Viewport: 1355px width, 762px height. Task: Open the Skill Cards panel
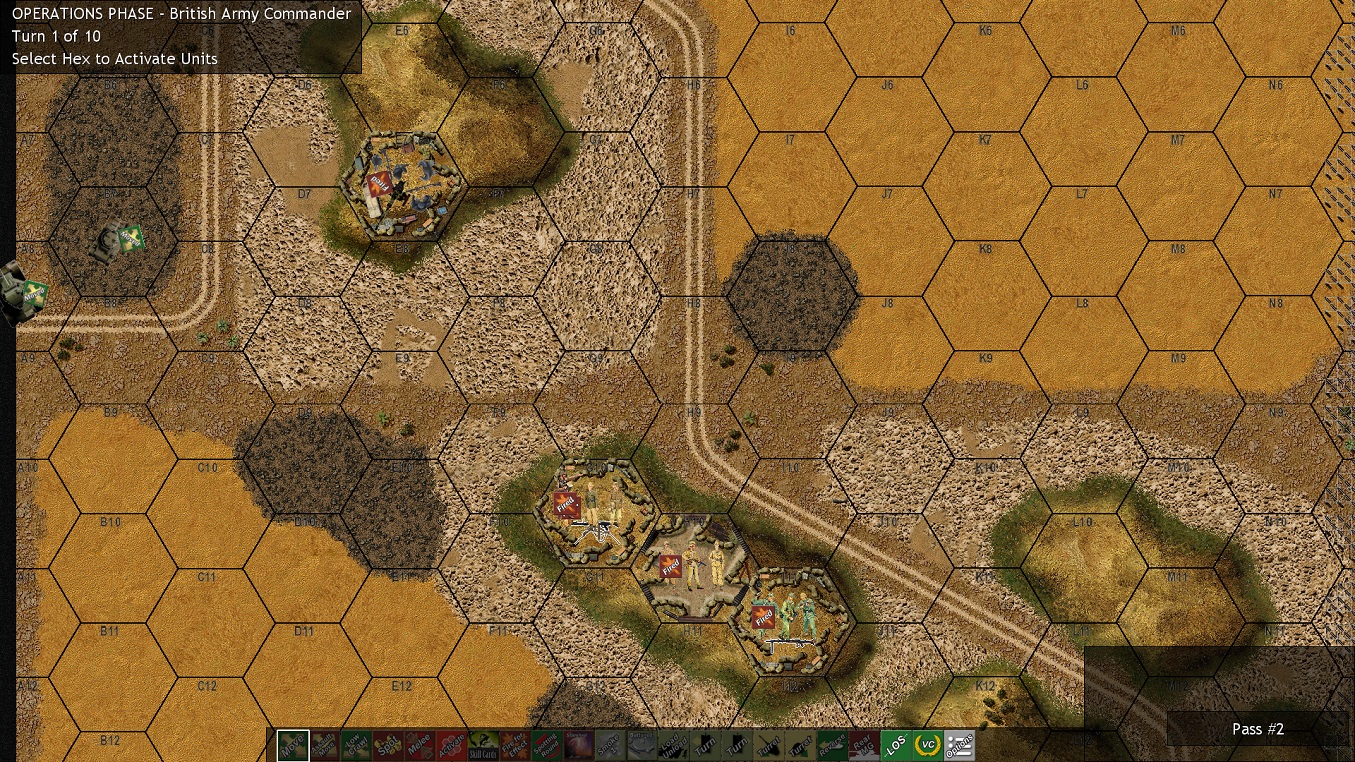click(x=485, y=745)
